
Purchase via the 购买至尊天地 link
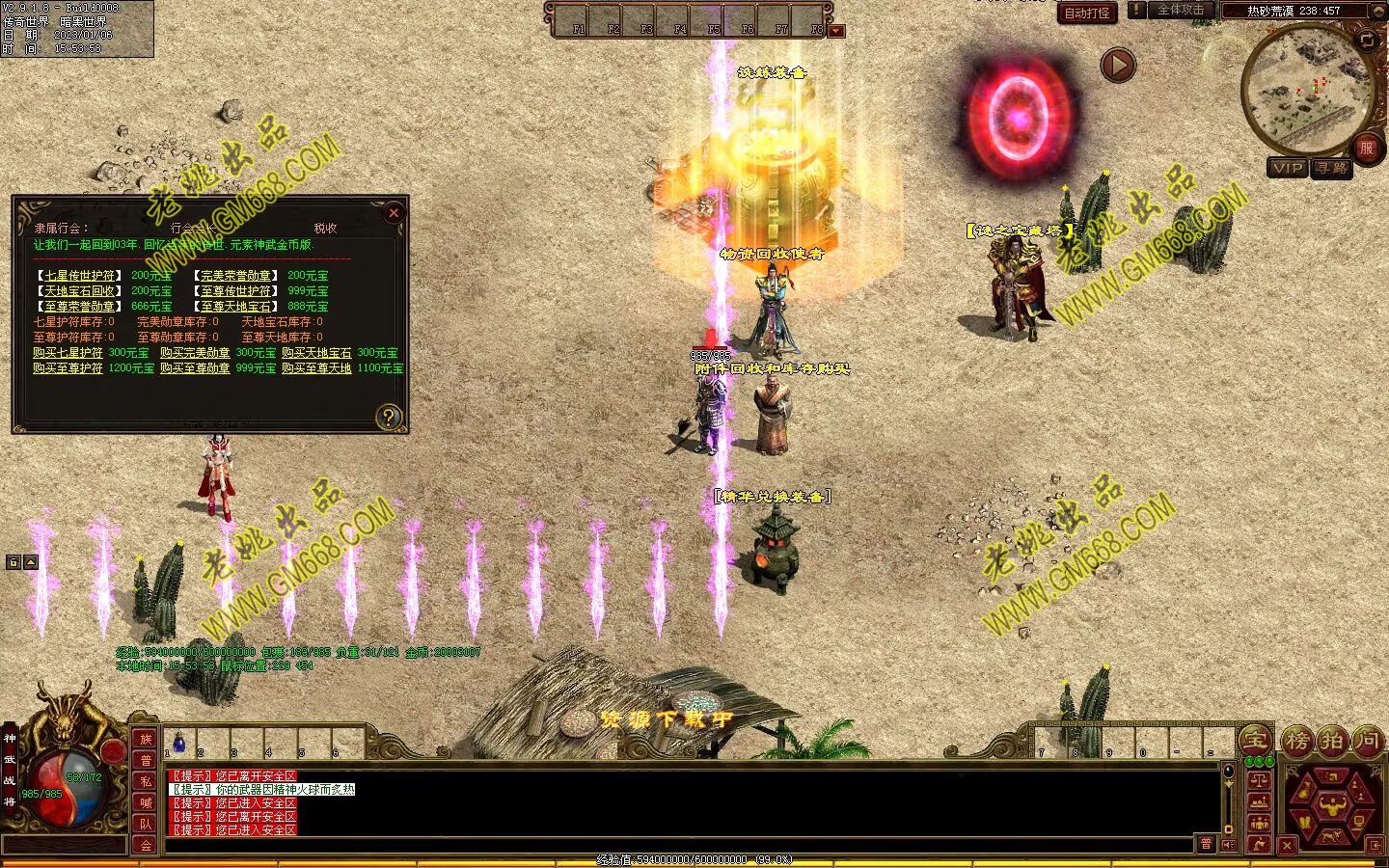point(316,368)
